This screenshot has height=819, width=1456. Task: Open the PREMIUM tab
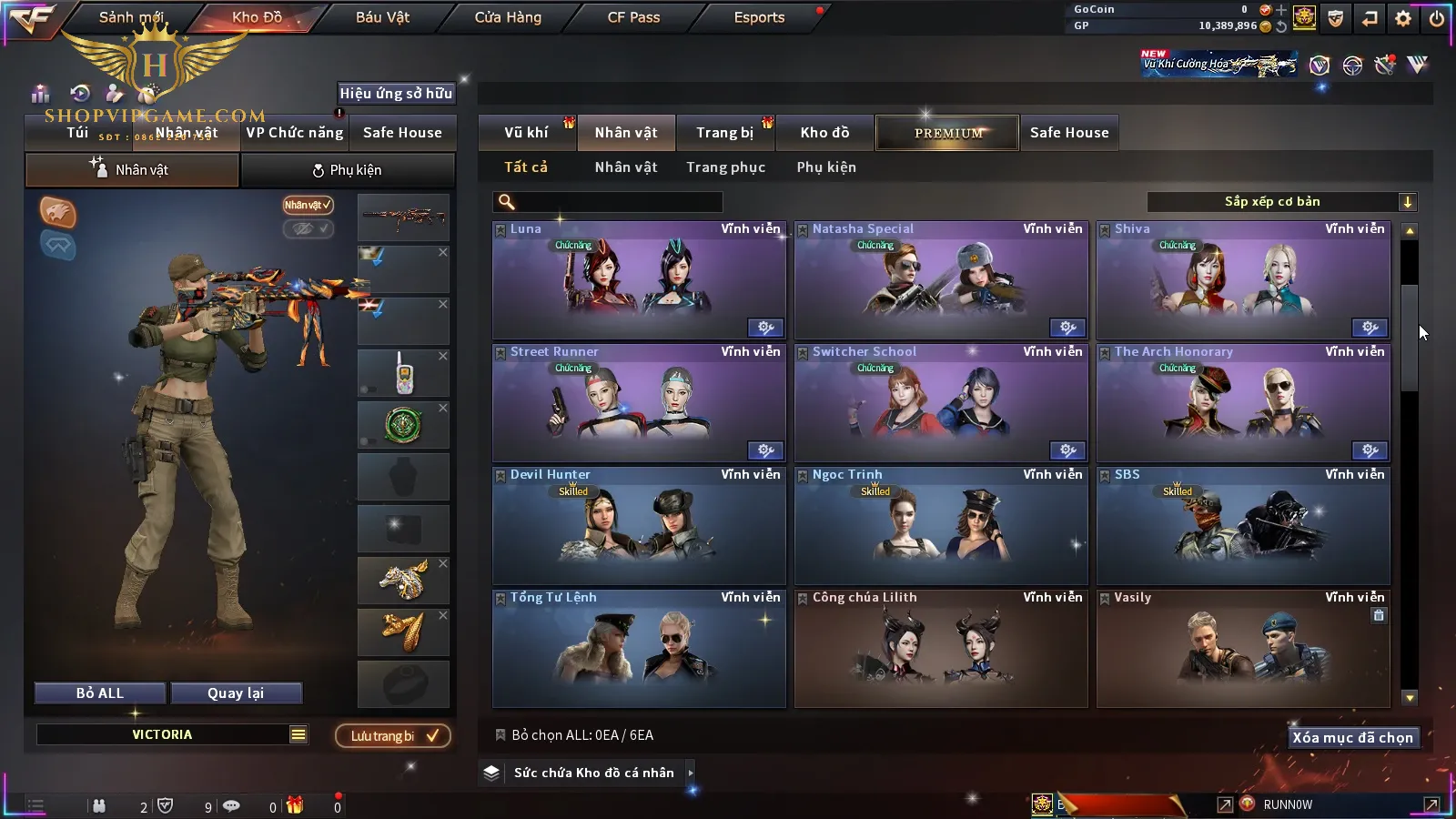[948, 133]
